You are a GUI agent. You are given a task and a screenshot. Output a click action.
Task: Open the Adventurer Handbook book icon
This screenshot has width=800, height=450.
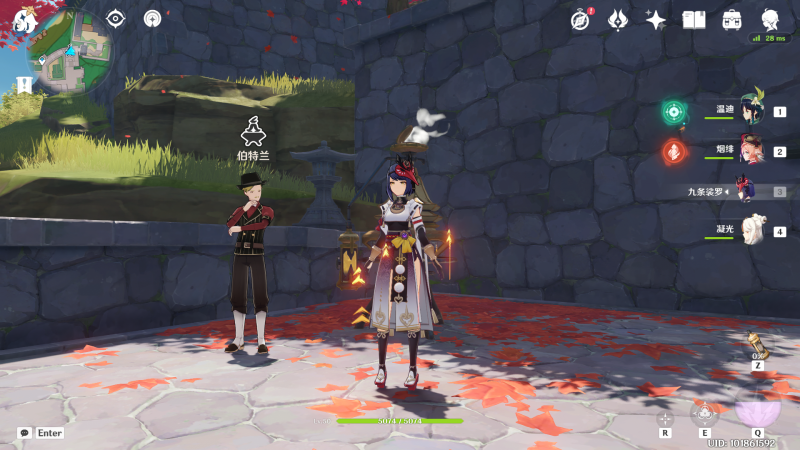(694, 19)
